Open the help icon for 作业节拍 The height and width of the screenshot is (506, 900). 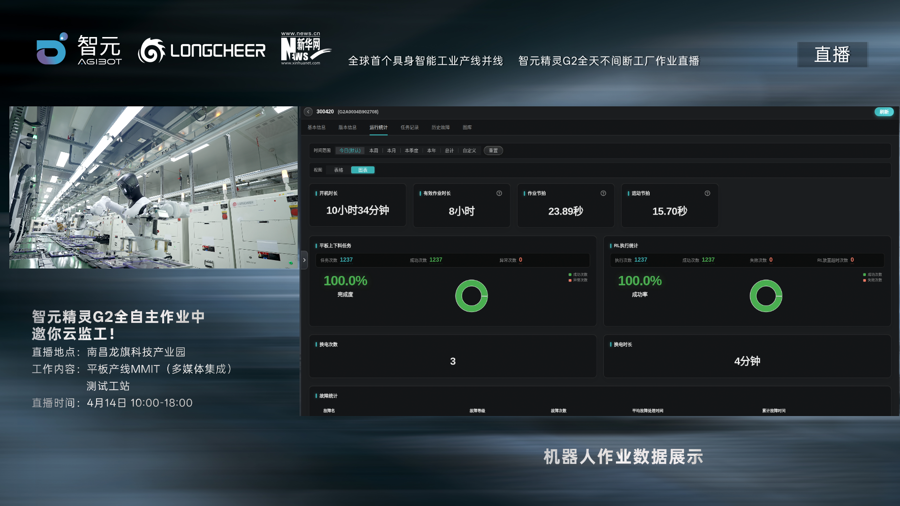point(603,193)
